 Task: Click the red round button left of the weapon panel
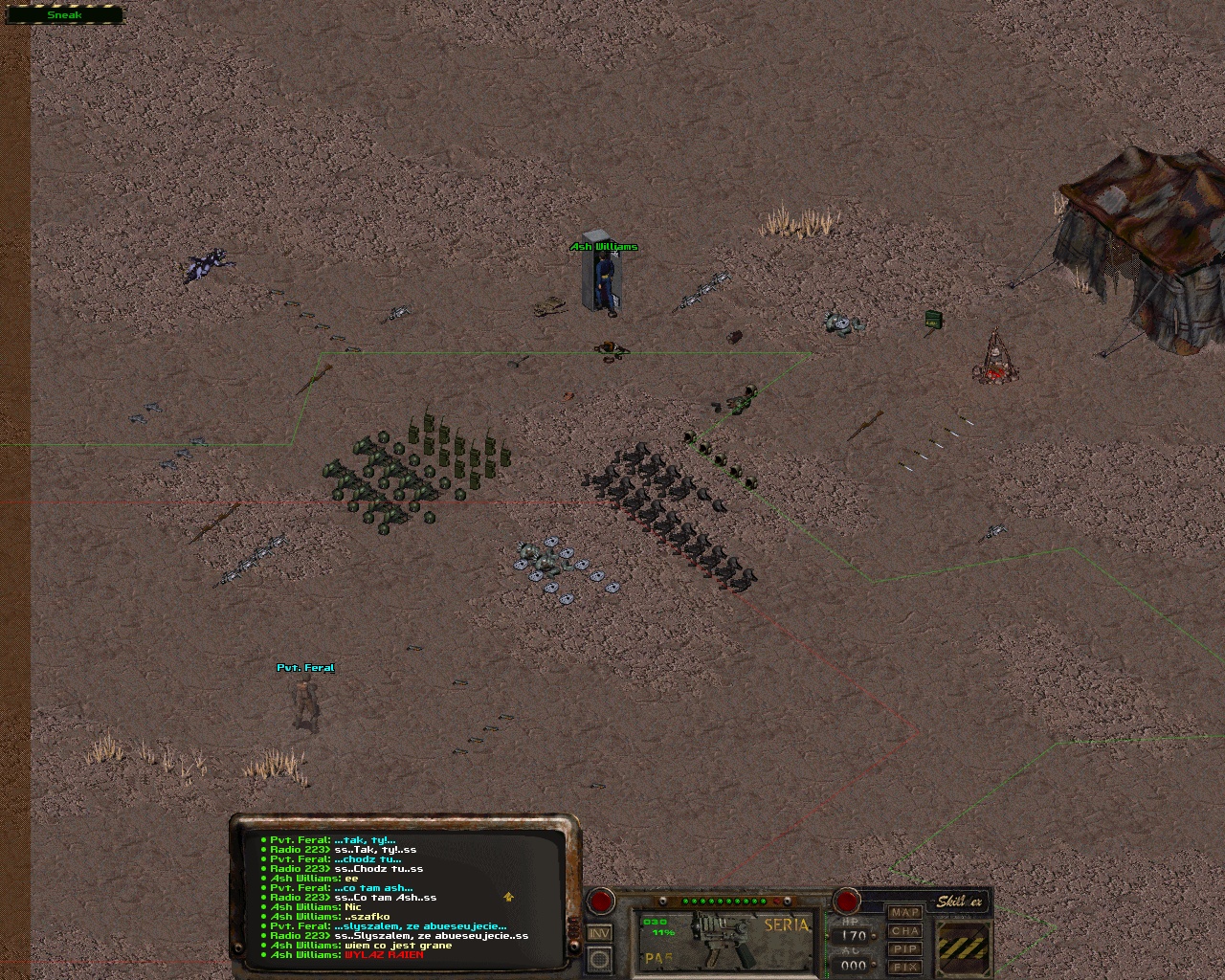click(601, 901)
